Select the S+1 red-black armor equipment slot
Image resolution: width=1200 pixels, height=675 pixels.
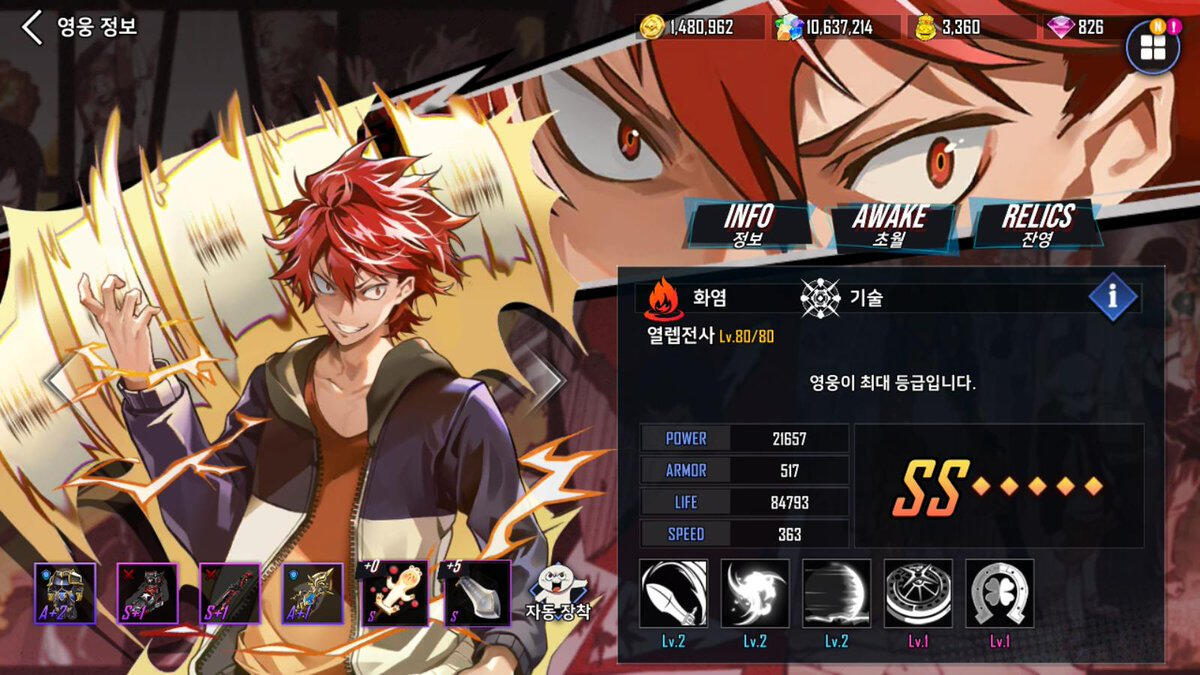(148, 593)
